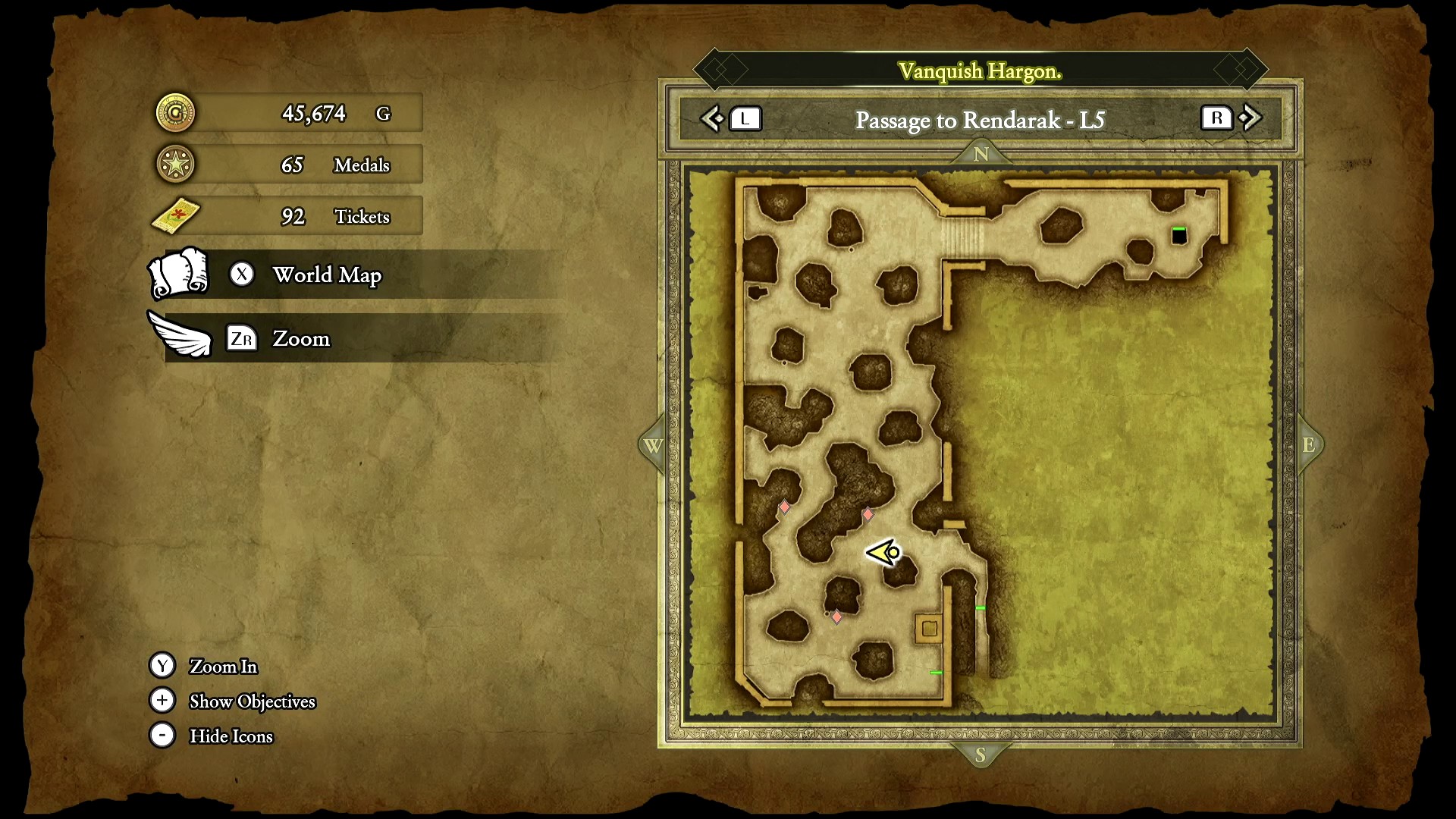Open the World Map entry
The height and width of the screenshot is (819, 1456).
coord(326,275)
